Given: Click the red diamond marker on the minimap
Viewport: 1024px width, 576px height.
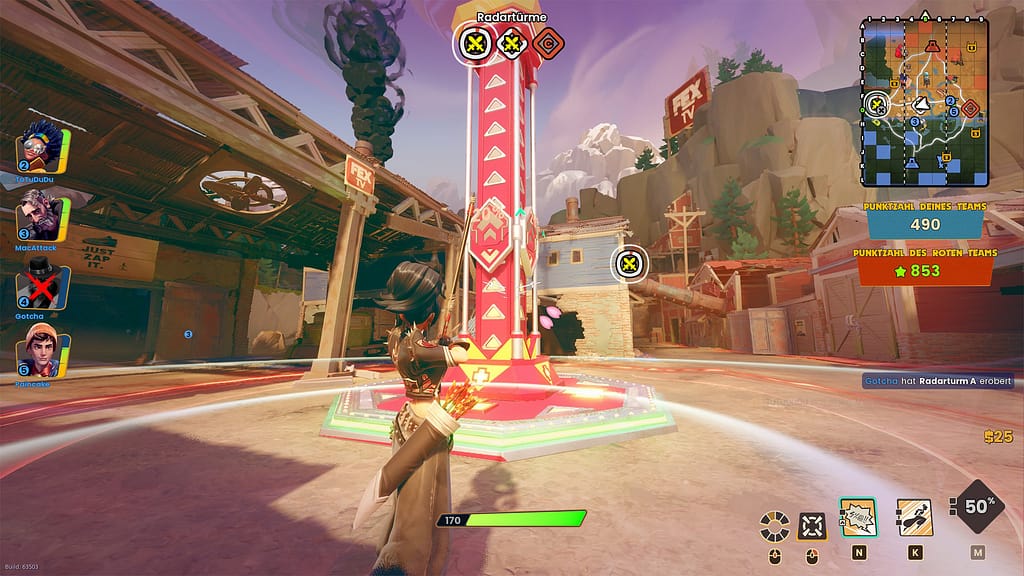Looking at the screenshot, I should pos(969,107).
